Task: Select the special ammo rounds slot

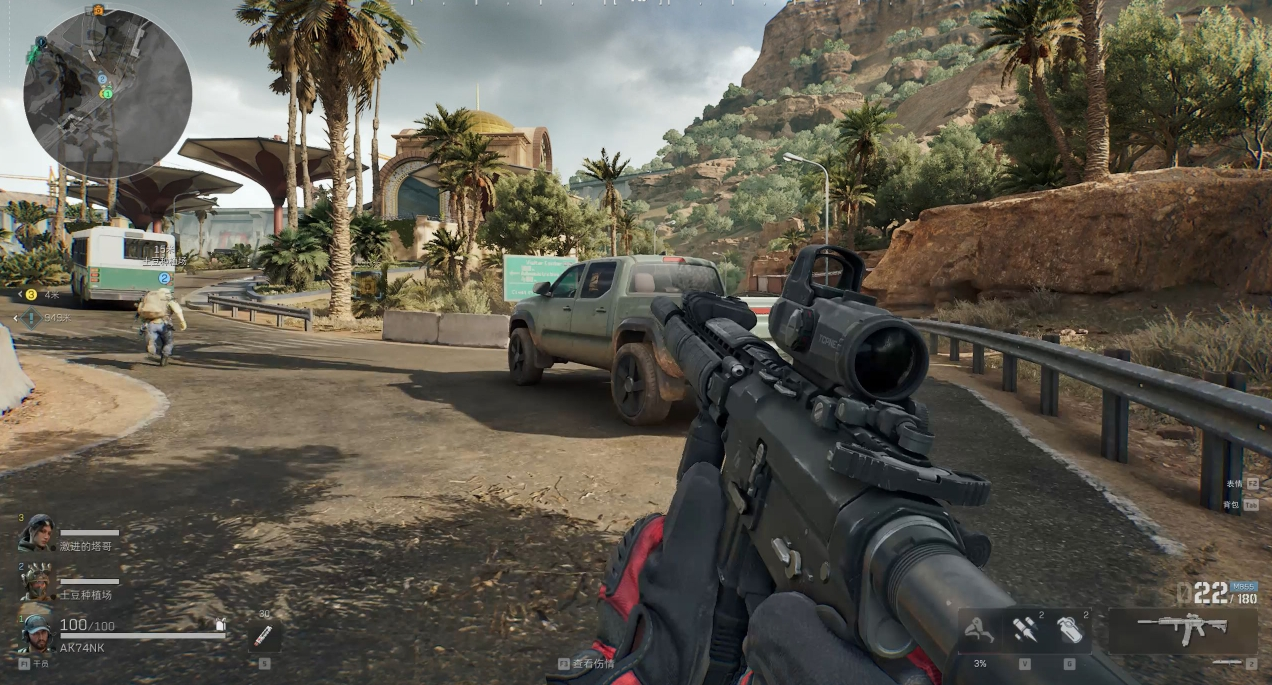Action: (x=1024, y=630)
